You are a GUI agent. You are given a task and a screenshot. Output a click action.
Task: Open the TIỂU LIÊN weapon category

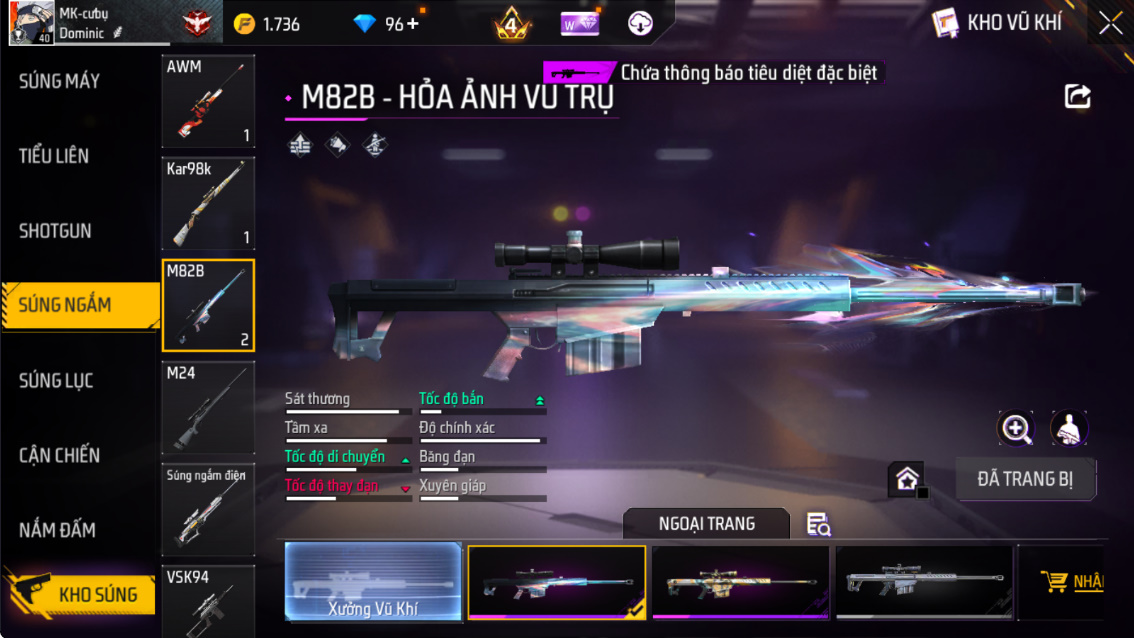pyautogui.click(x=54, y=156)
